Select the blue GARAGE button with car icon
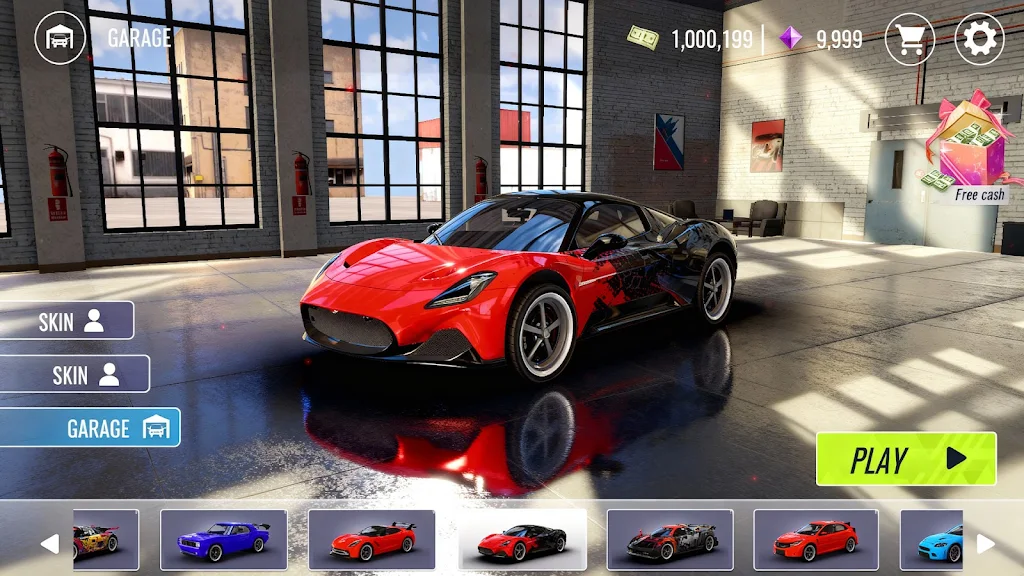This screenshot has height=576, width=1024. 90,428
